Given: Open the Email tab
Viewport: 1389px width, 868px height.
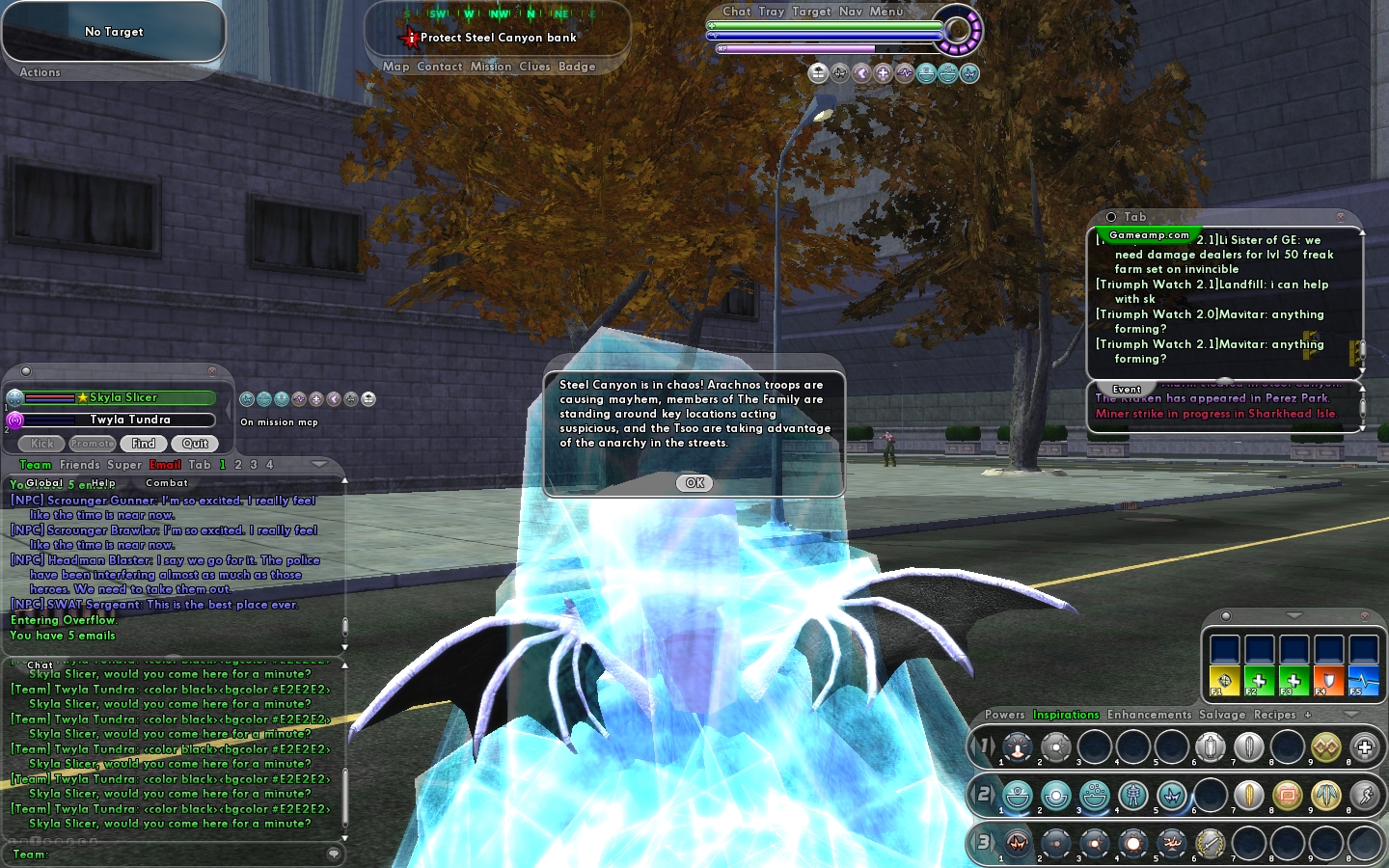Looking at the screenshot, I should coord(165,465).
